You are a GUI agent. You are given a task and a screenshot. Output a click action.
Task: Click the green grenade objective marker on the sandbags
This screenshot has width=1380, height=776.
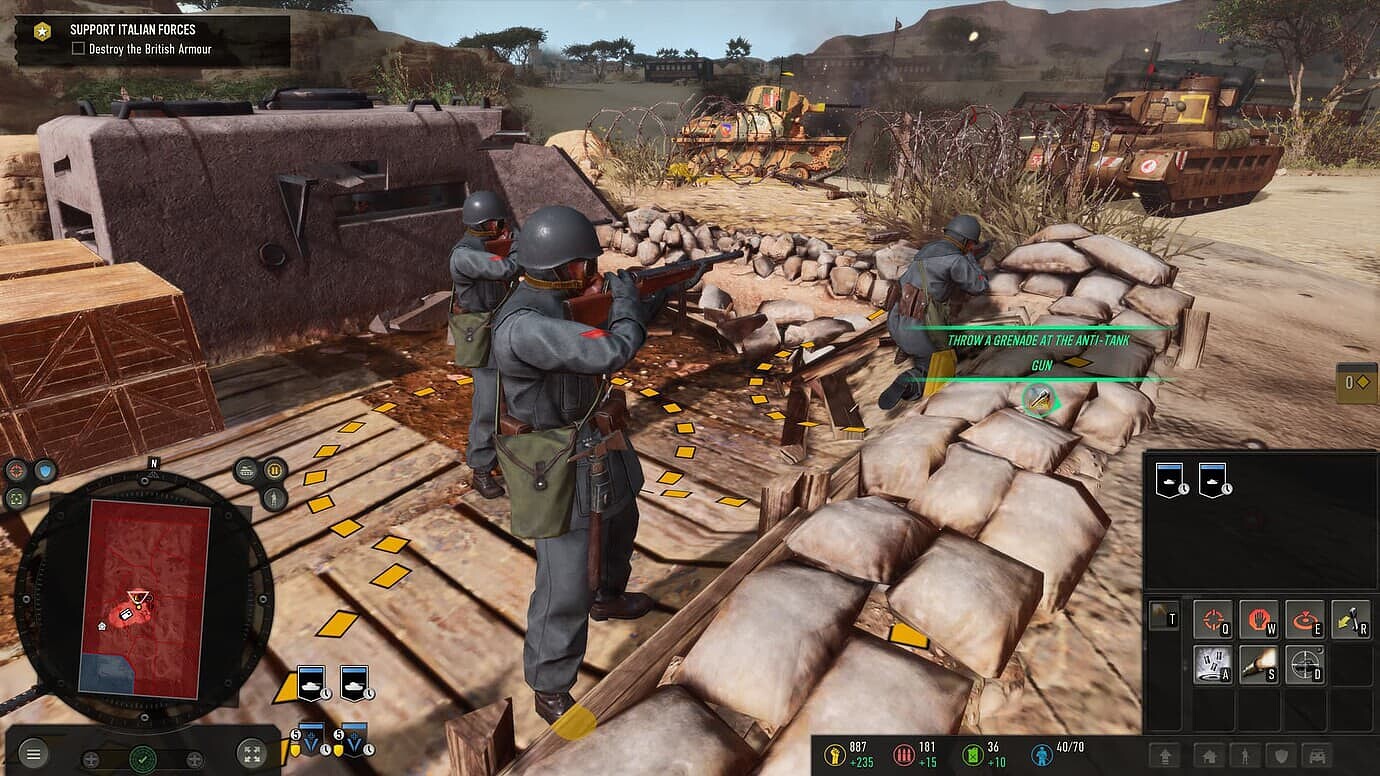[1040, 400]
